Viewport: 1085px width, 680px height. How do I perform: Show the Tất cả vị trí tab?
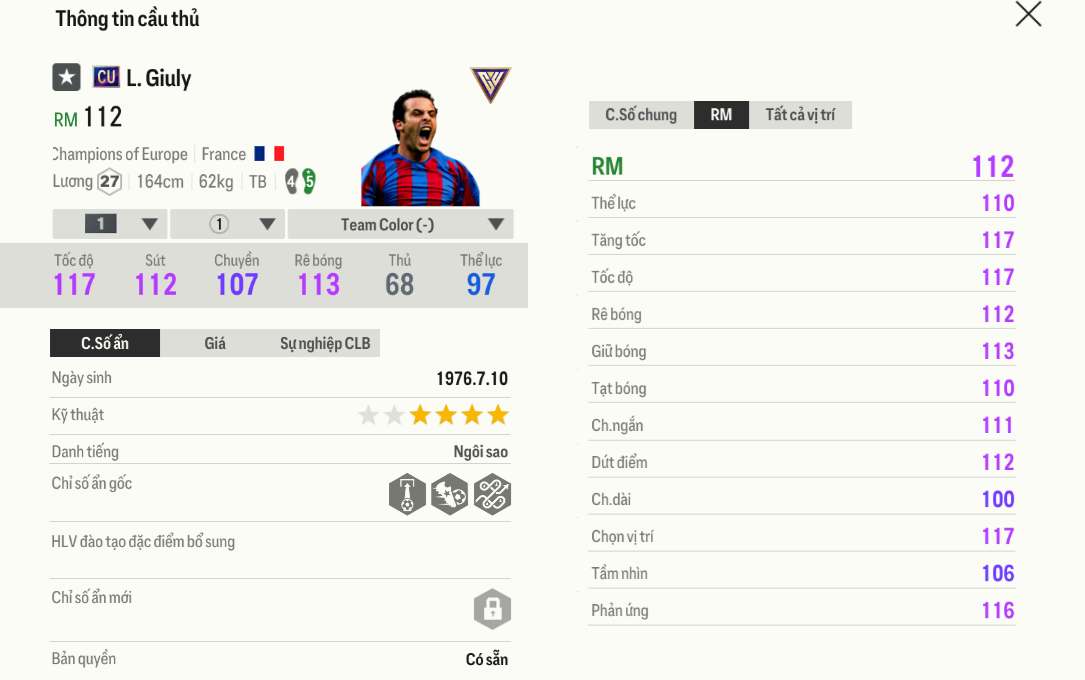800,115
